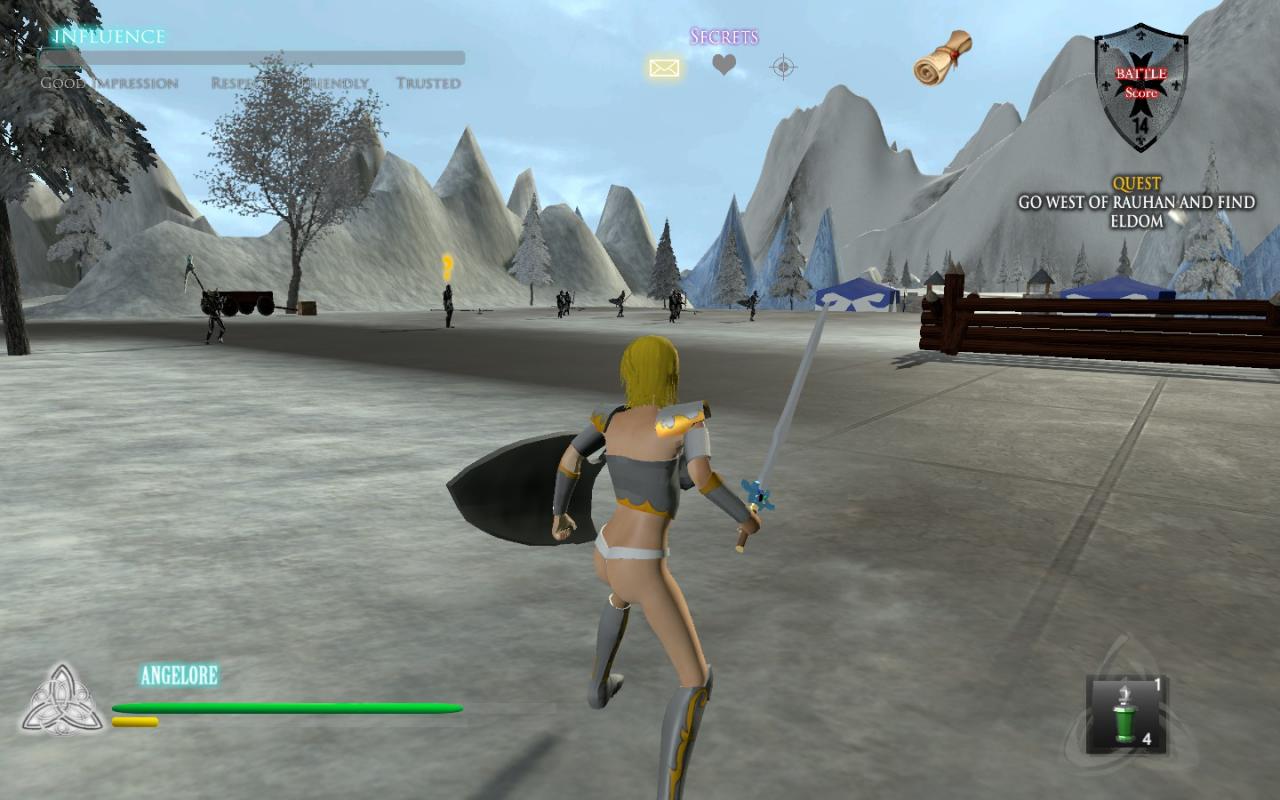This screenshot has width=1280, height=800.
Task: Click the celtic knot emblem beside Angelore
Action: pos(63,700)
